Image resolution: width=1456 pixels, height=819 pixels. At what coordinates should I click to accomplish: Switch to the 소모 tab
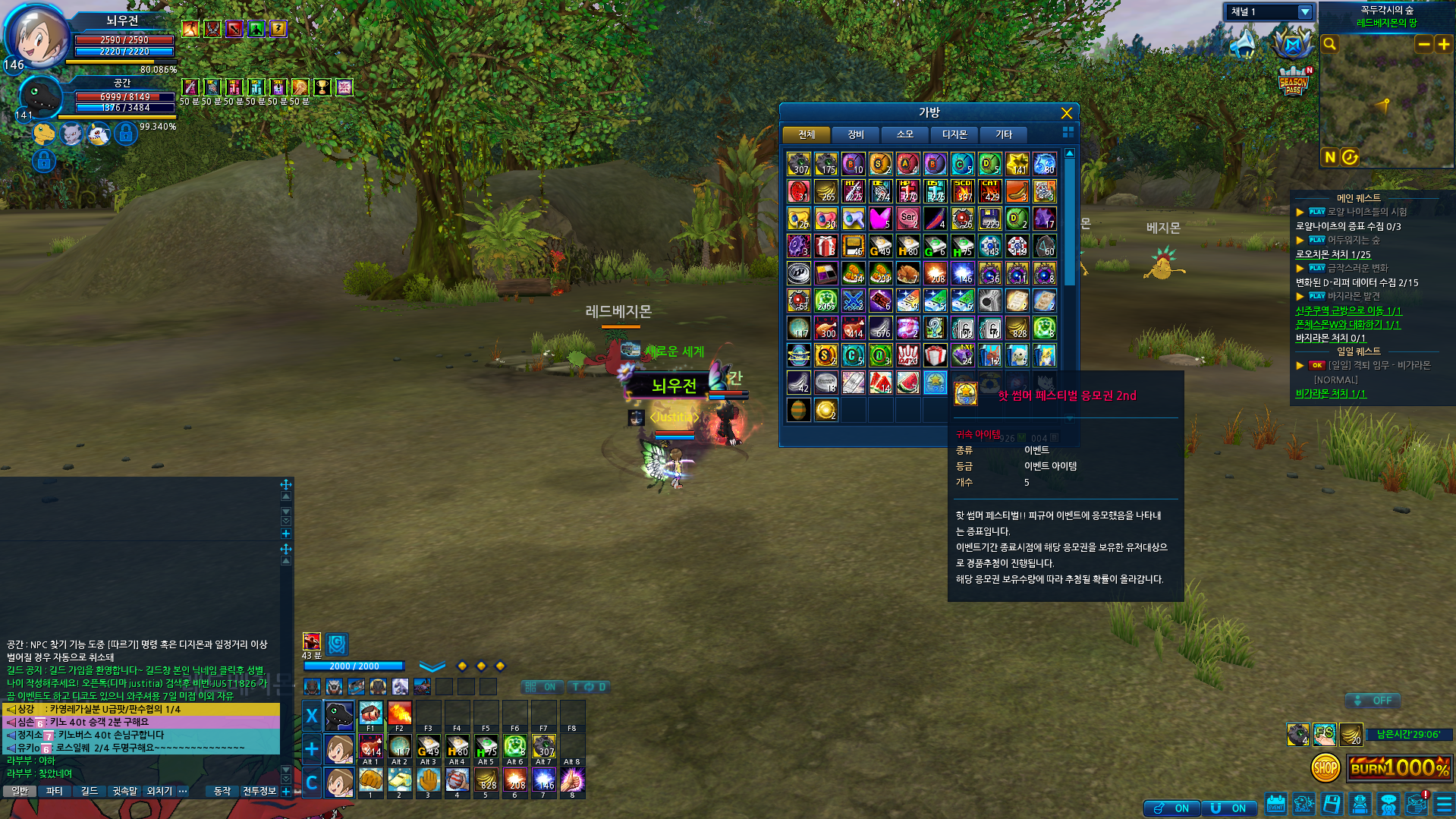point(904,134)
